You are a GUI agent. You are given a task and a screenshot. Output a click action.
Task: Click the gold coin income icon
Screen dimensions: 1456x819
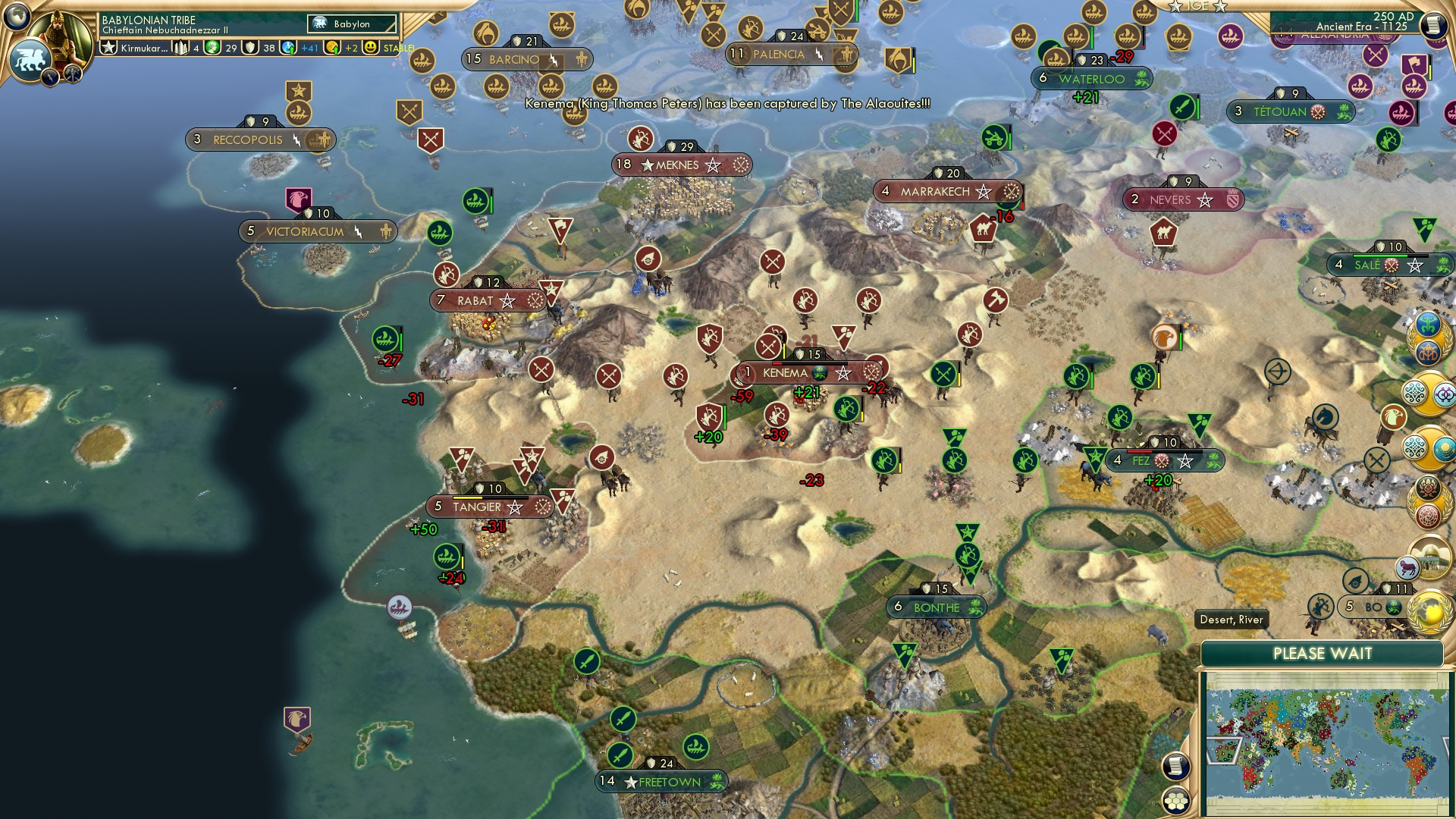[332, 48]
